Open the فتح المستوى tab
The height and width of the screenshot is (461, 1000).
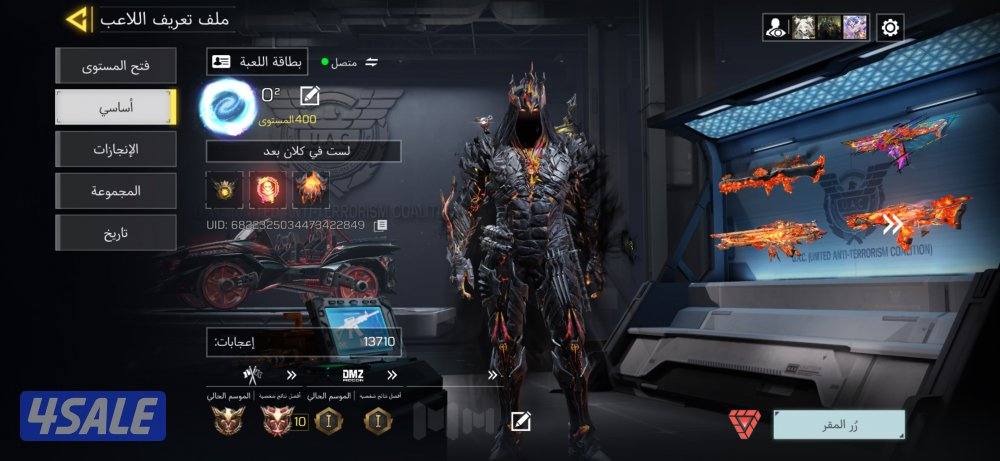[x=116, y=66]
